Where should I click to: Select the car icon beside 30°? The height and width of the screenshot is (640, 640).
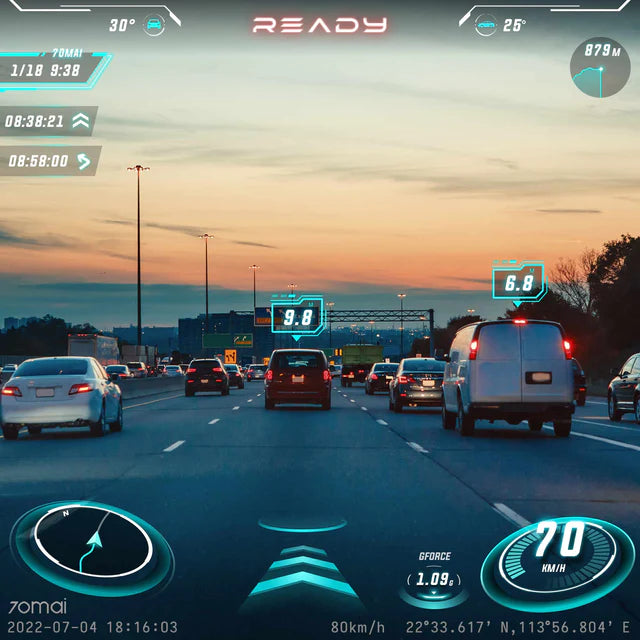coord(154,25)
